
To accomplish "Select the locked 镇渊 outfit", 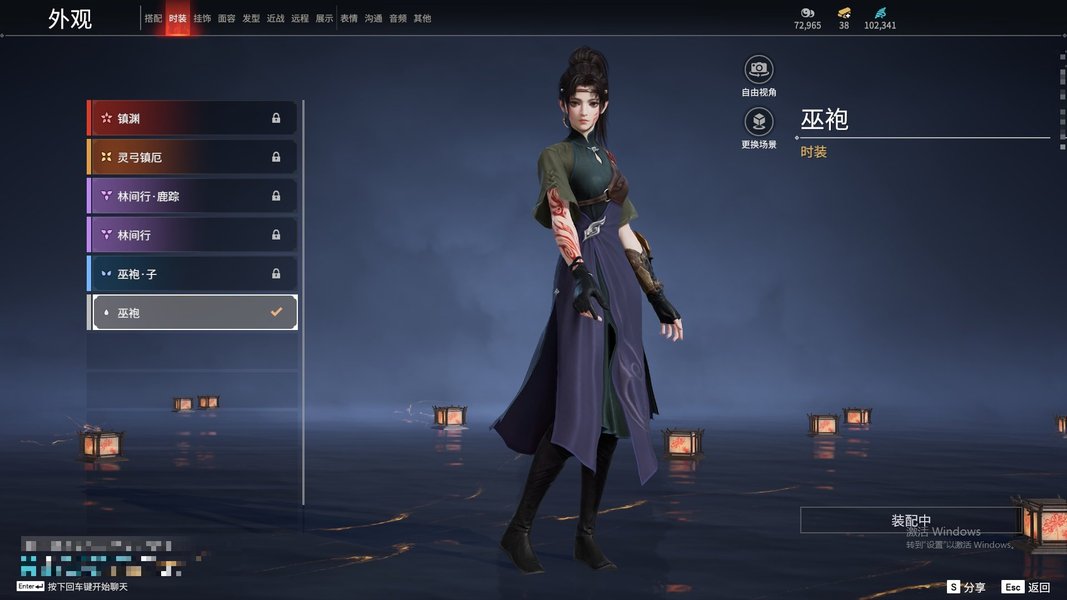I will pyautogui.click(x=193, y=118).
